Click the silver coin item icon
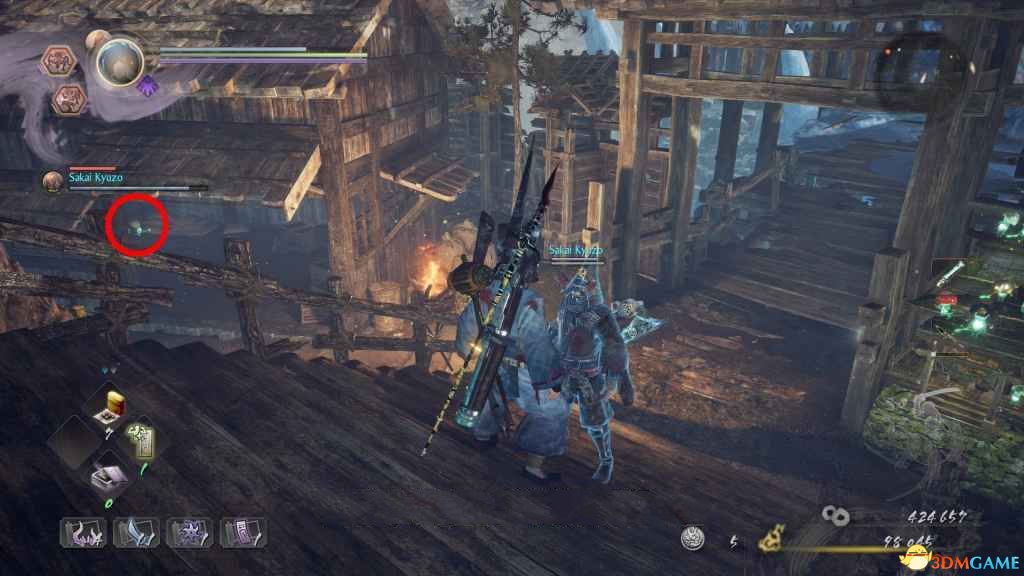 pyautogui.click(x=691, y=539)
